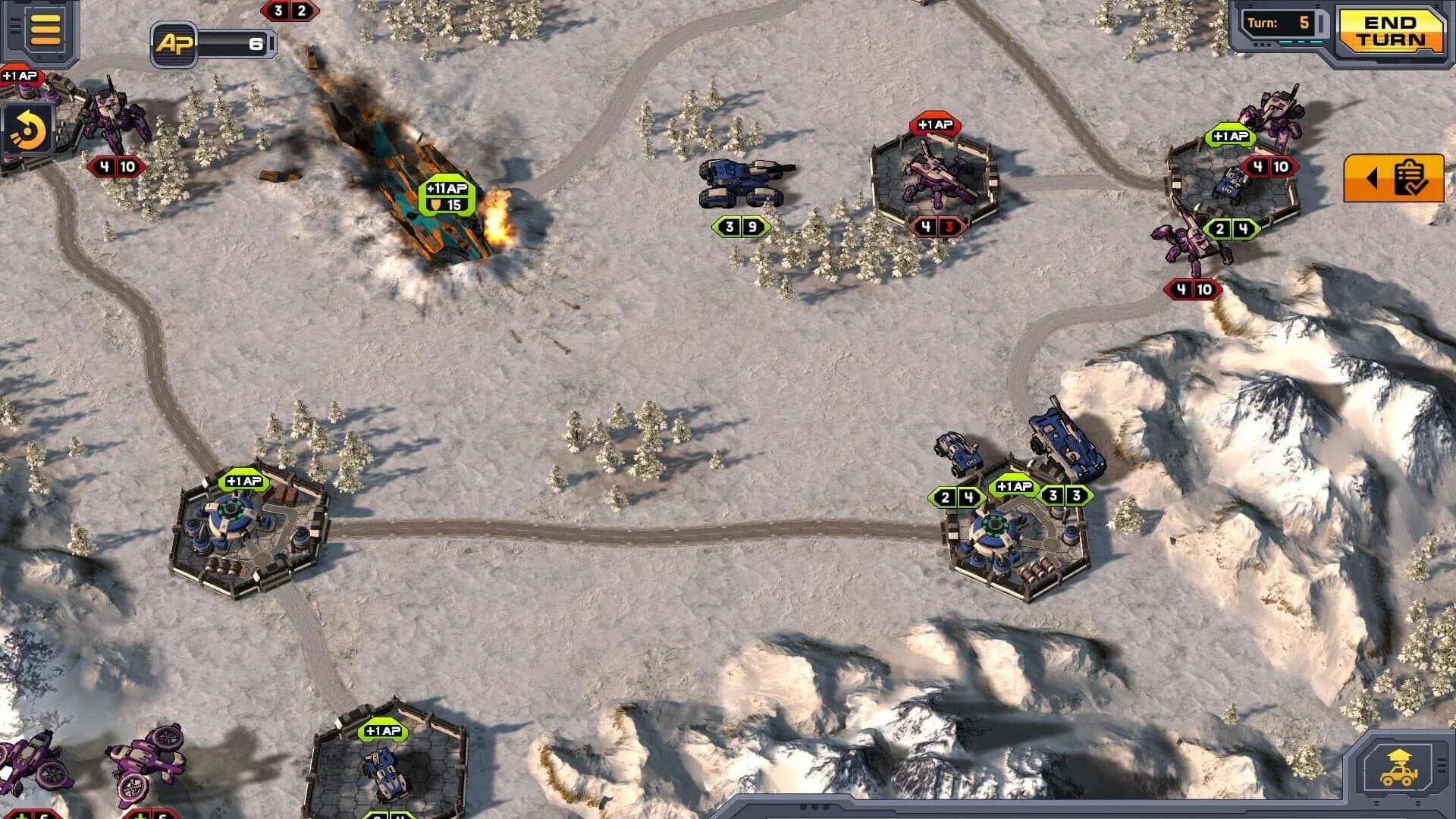
Task: Click the yellow undo move icon
Action: click(29, 130)
